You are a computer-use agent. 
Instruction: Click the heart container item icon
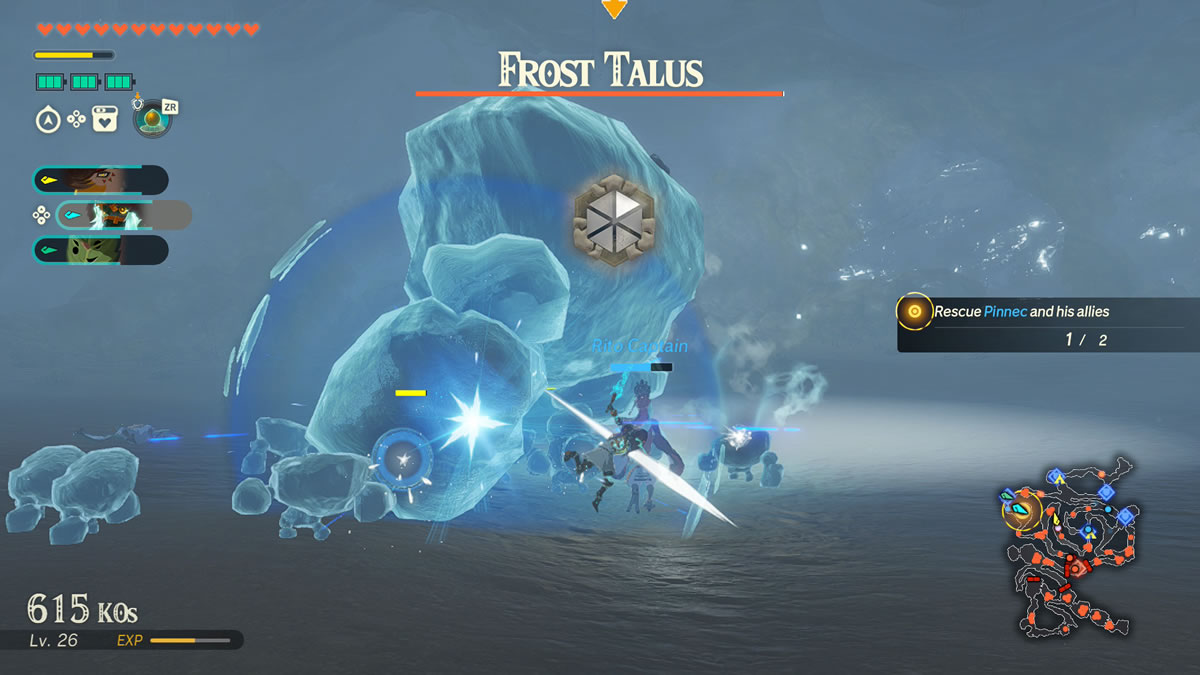pos(105,120)
